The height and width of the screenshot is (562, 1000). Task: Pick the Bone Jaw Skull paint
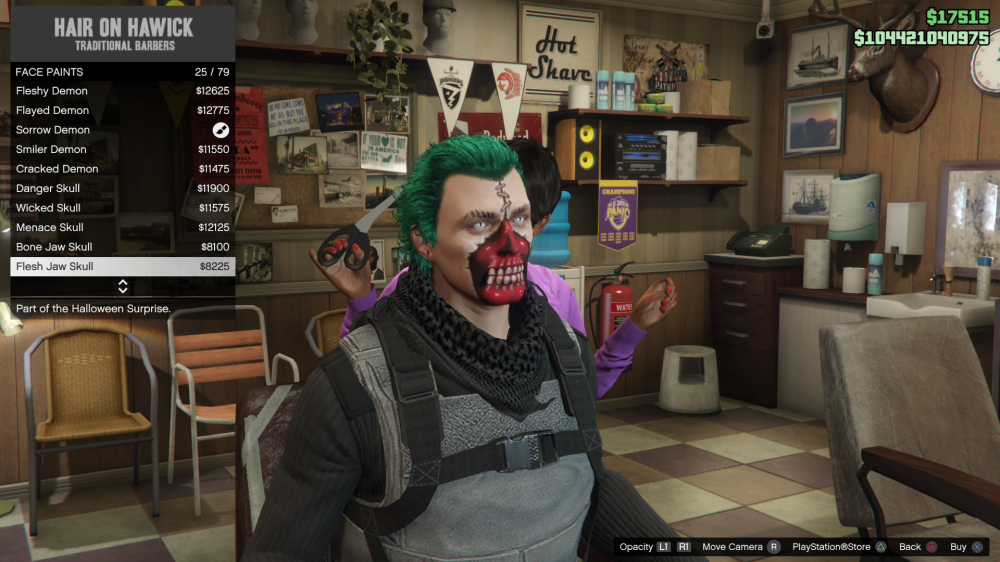(122, 247)
